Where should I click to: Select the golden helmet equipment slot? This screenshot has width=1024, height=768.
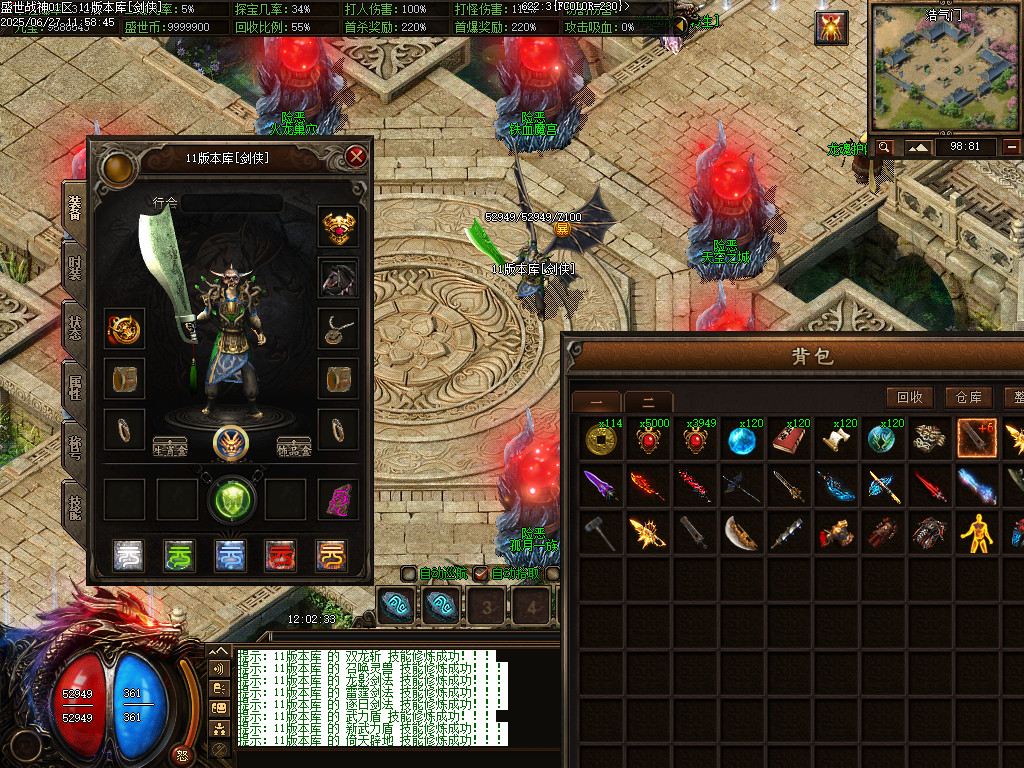[338, 227]
